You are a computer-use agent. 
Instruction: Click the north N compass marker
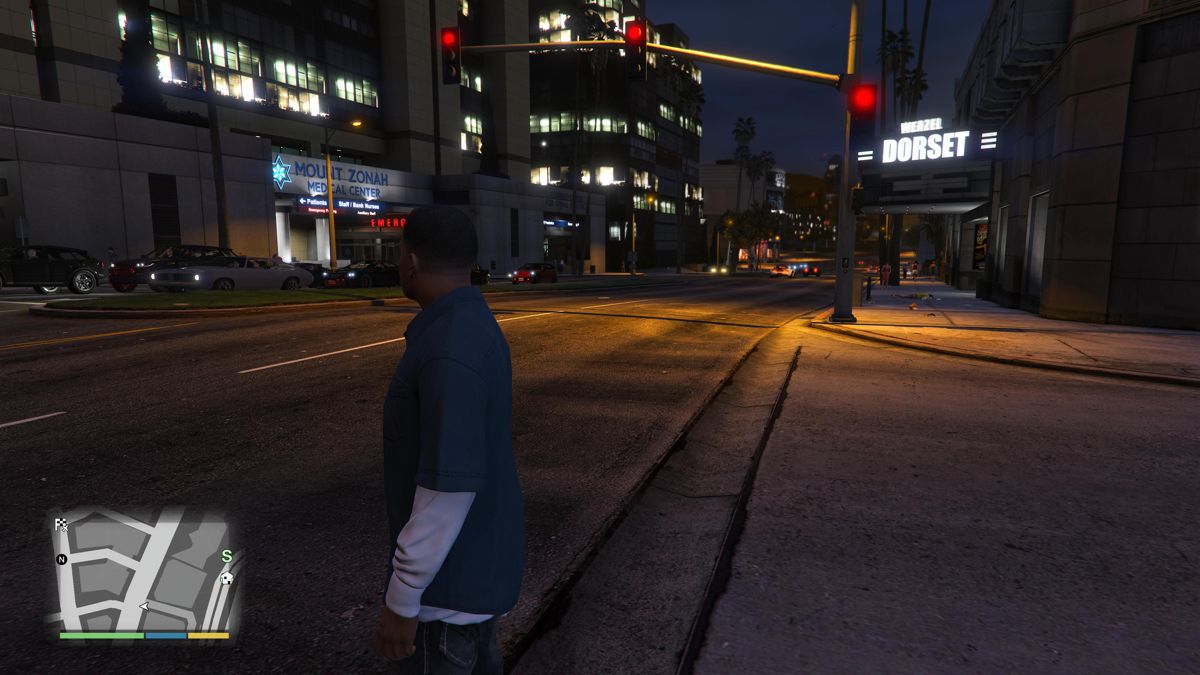click(62, 559)
